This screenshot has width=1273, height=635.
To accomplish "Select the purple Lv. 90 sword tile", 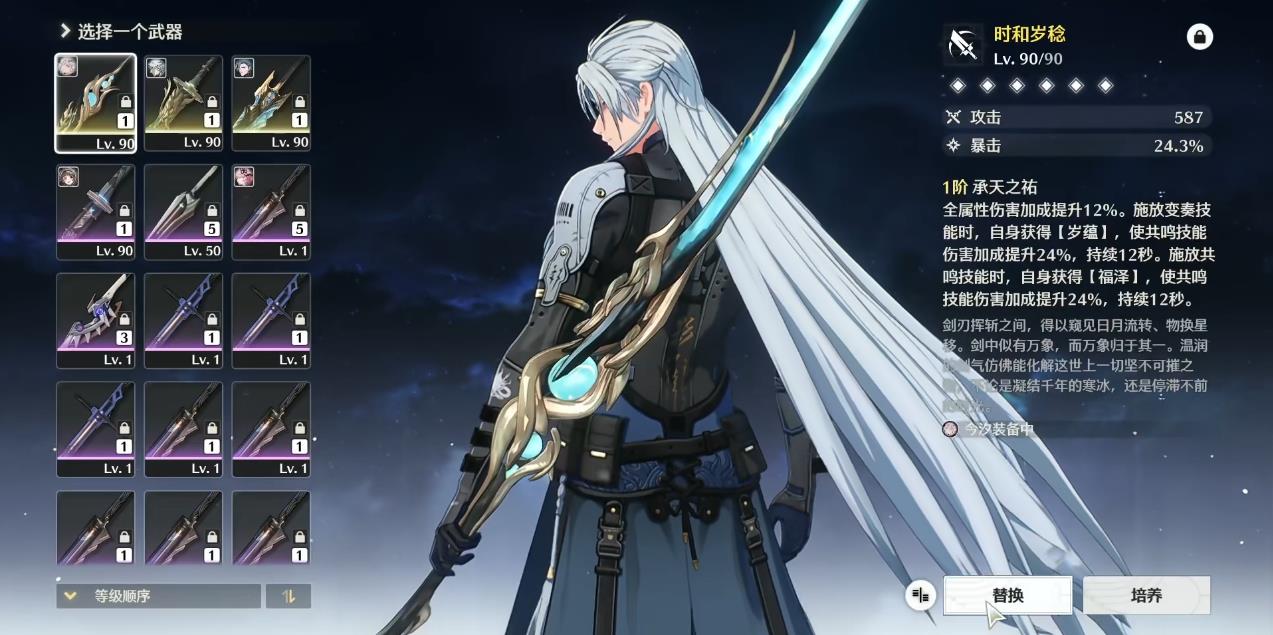I will coord(96,212).
